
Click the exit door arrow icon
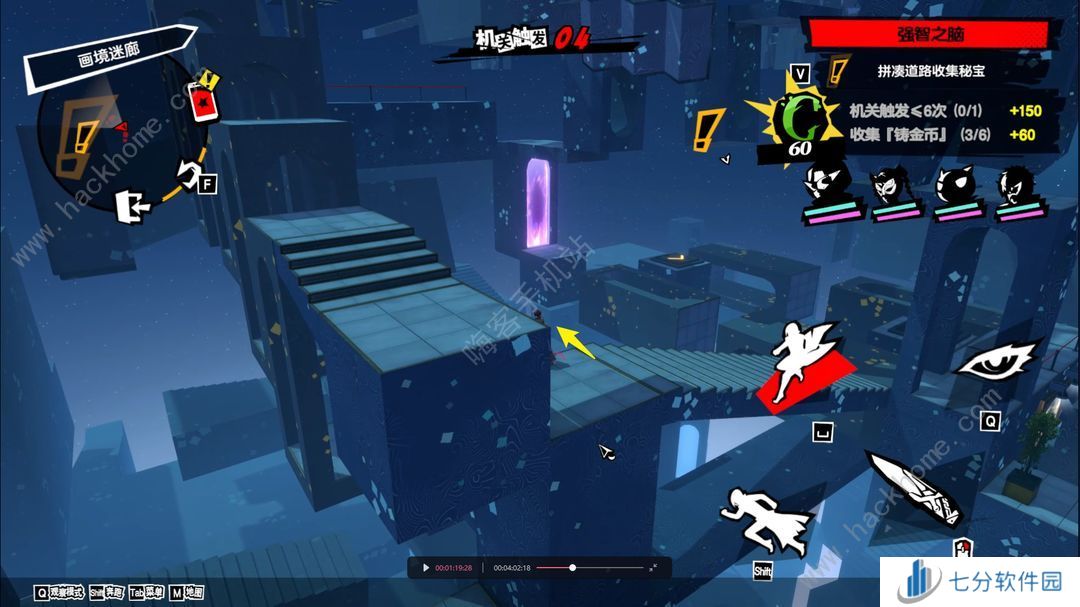[132, 205]
